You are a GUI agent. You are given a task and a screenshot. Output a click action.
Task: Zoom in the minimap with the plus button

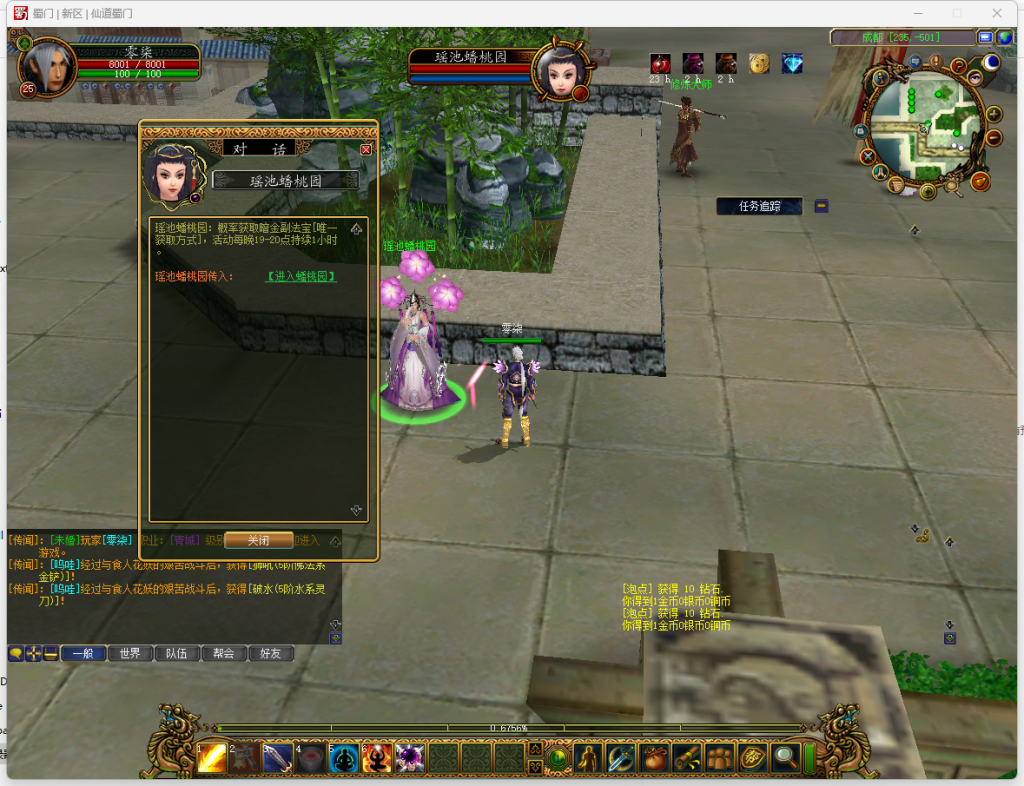coord(994,112)
